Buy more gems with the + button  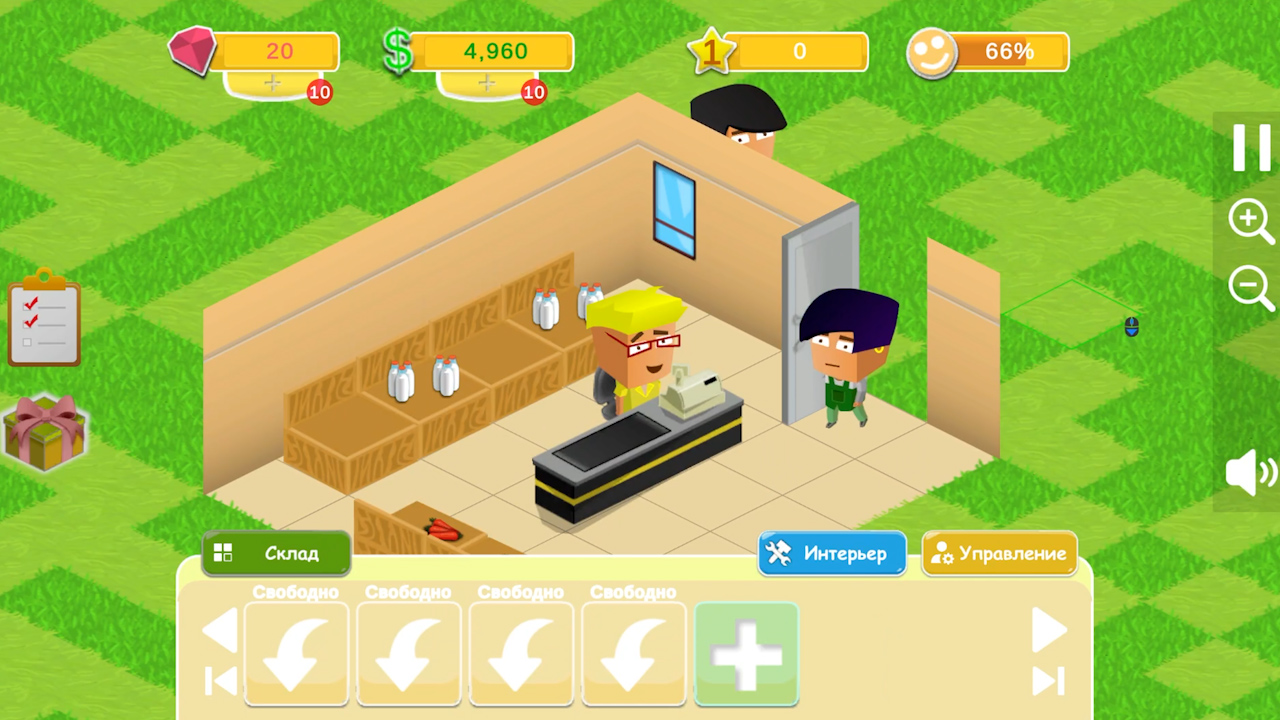[272, 84]
